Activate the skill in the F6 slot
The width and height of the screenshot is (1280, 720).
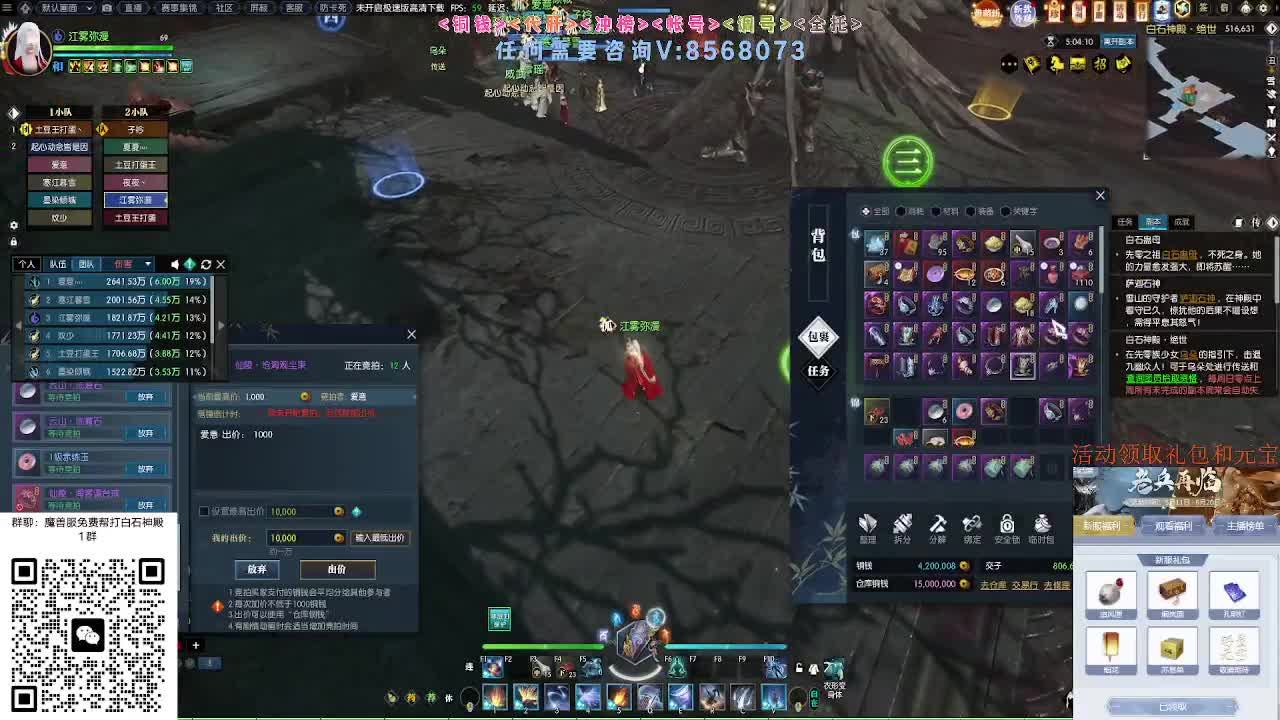pos(678,668)
